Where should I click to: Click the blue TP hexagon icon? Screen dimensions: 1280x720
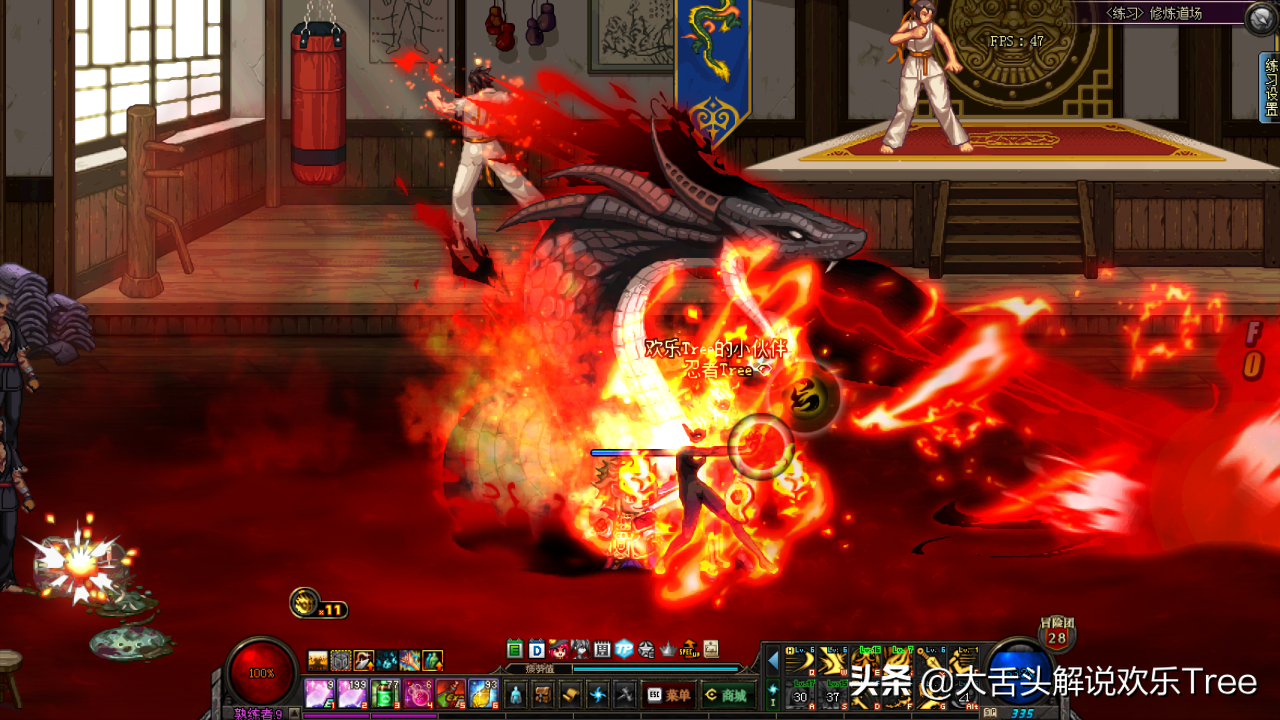click(624, 648)
